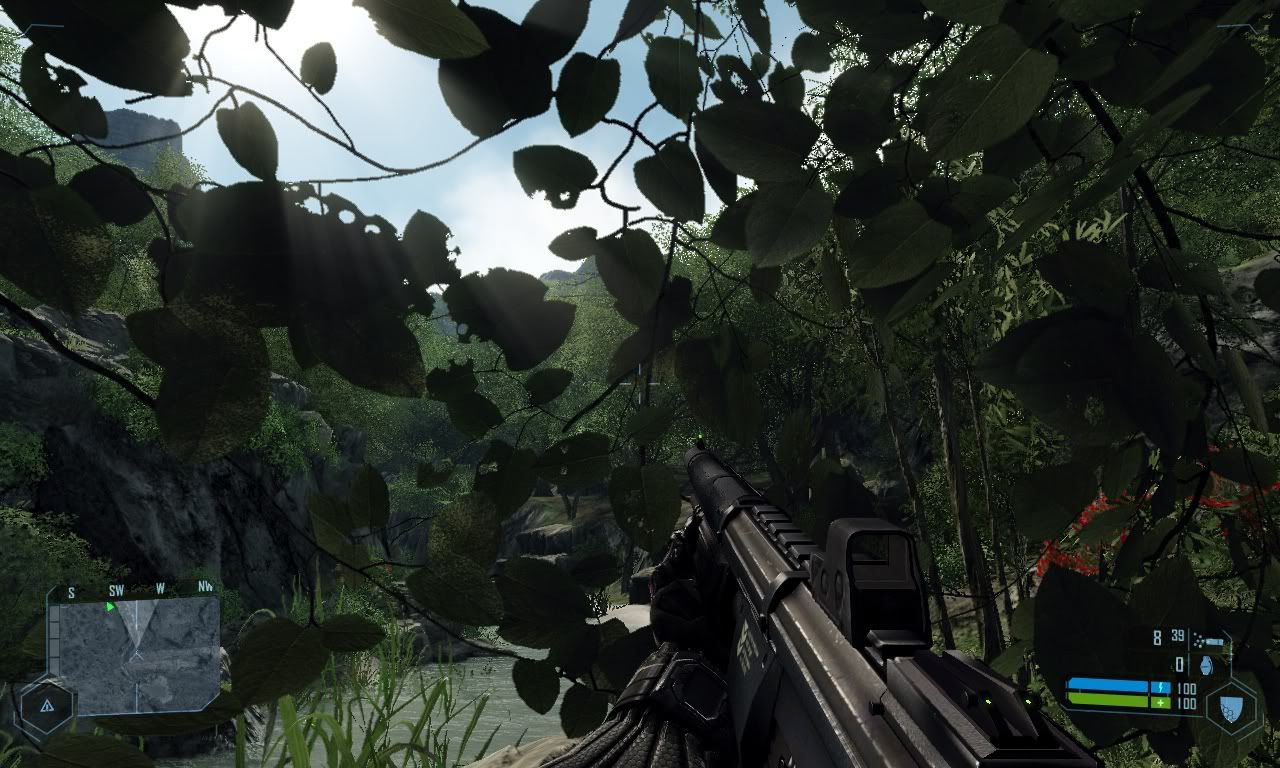The width and height of the screenshot is (1280, 768).
Task: Select the magazine icon next to reserve ammo
Action: coord(1213,641)
